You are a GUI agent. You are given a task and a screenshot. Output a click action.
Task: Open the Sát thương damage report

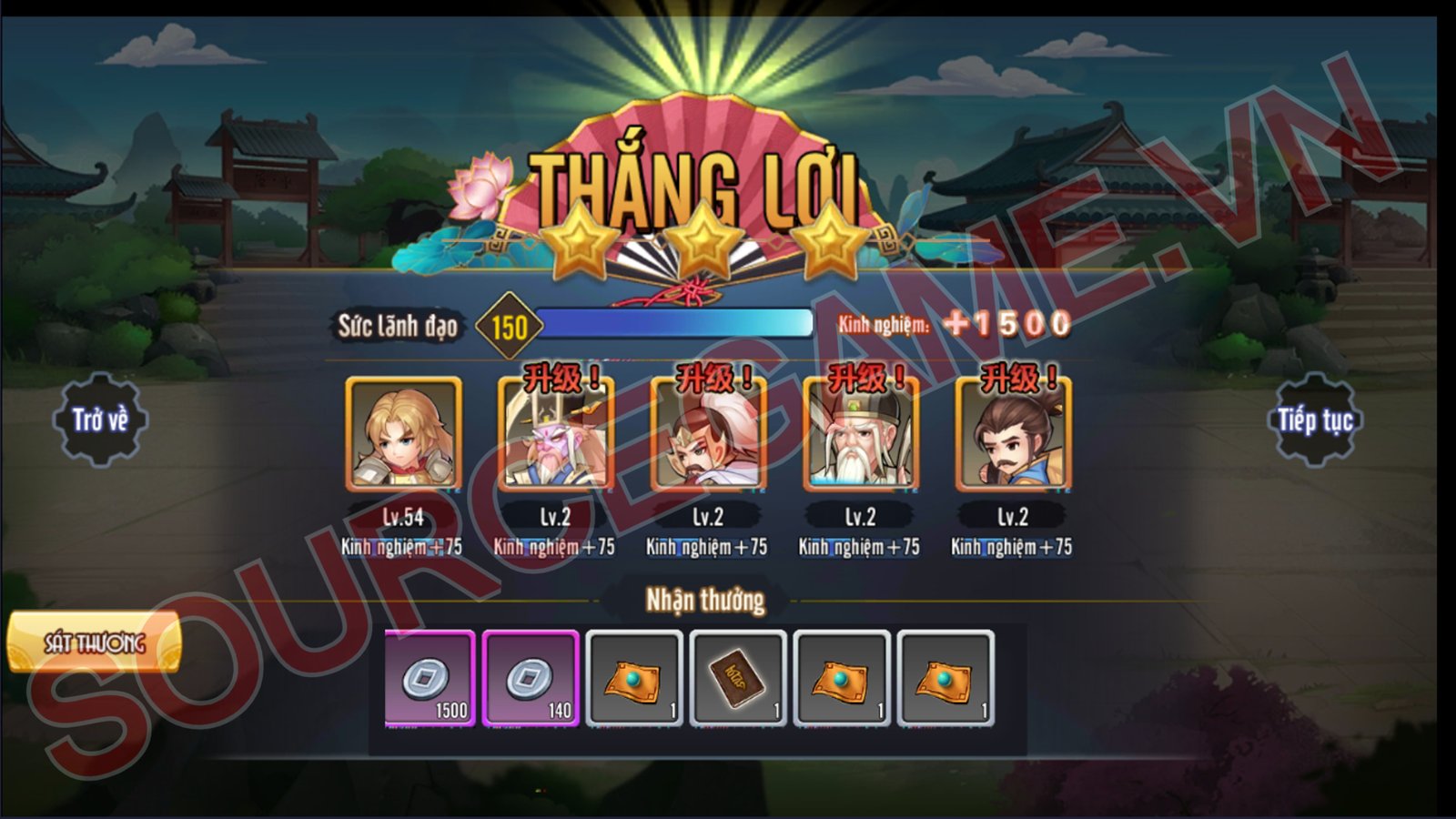click(95, 643)
